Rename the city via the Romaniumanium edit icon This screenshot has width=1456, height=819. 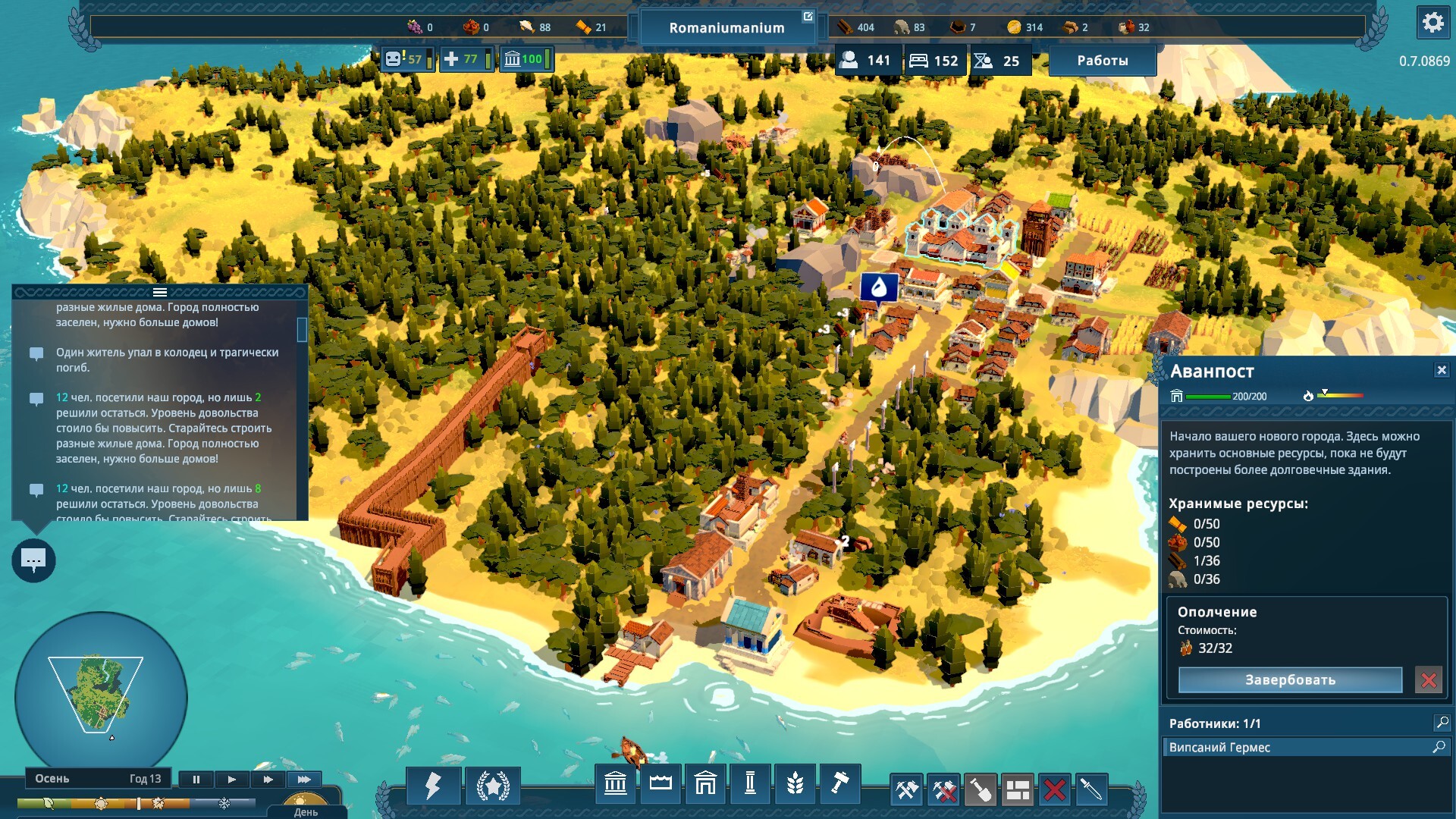click(808, 17)
